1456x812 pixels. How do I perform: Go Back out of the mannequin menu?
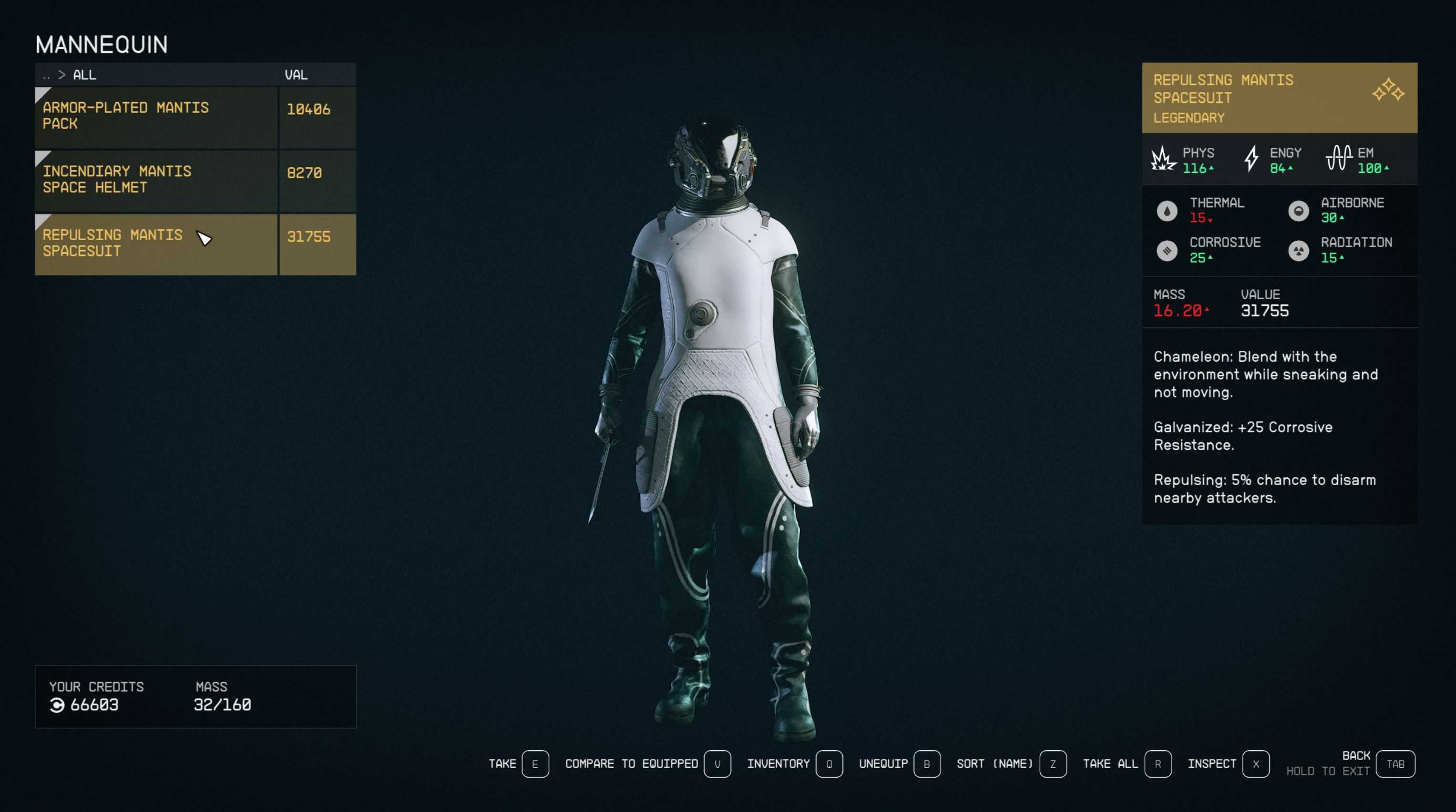tap(1394, 764)
